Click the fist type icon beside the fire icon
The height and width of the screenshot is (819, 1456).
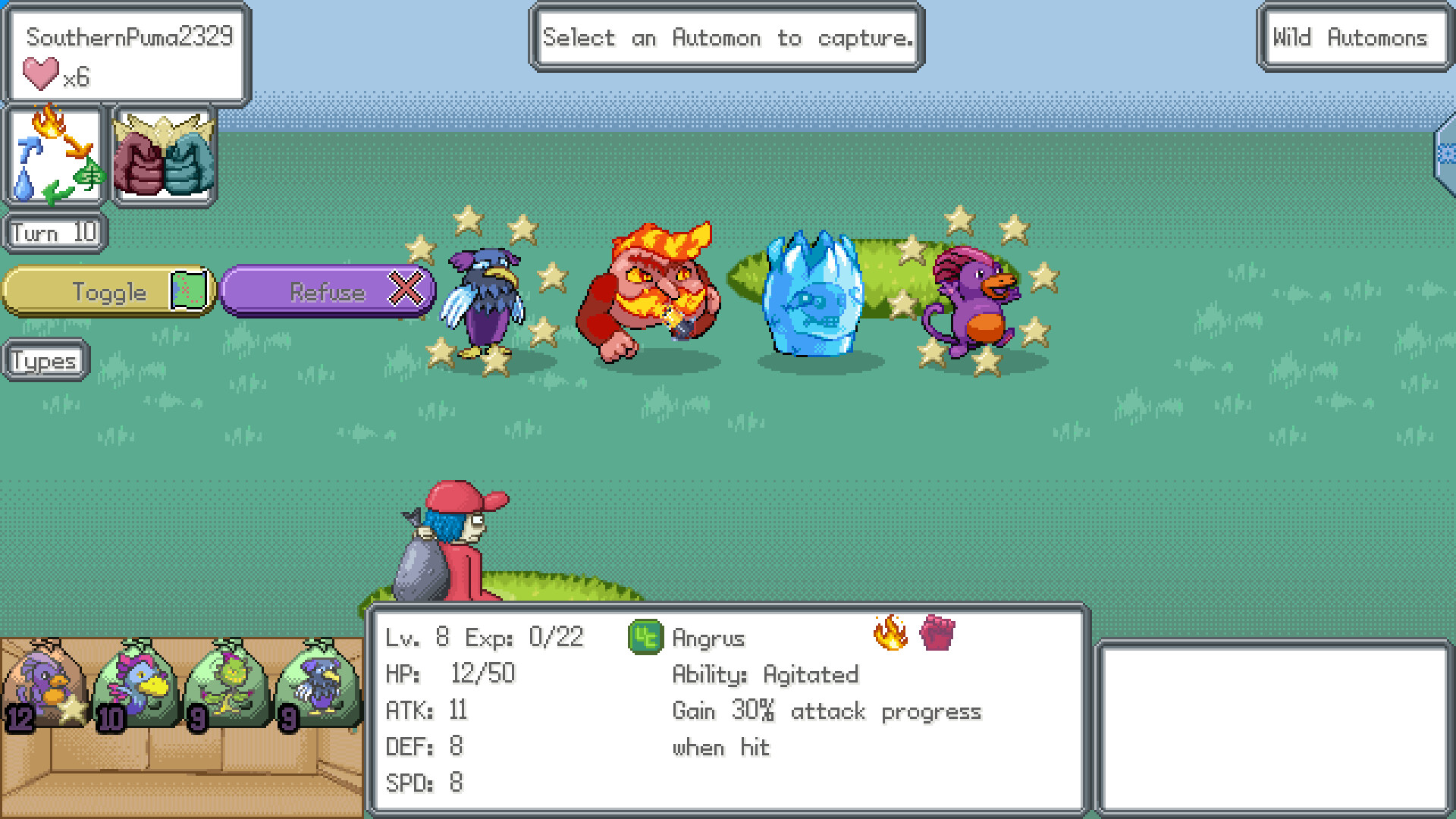pos(937,635)
